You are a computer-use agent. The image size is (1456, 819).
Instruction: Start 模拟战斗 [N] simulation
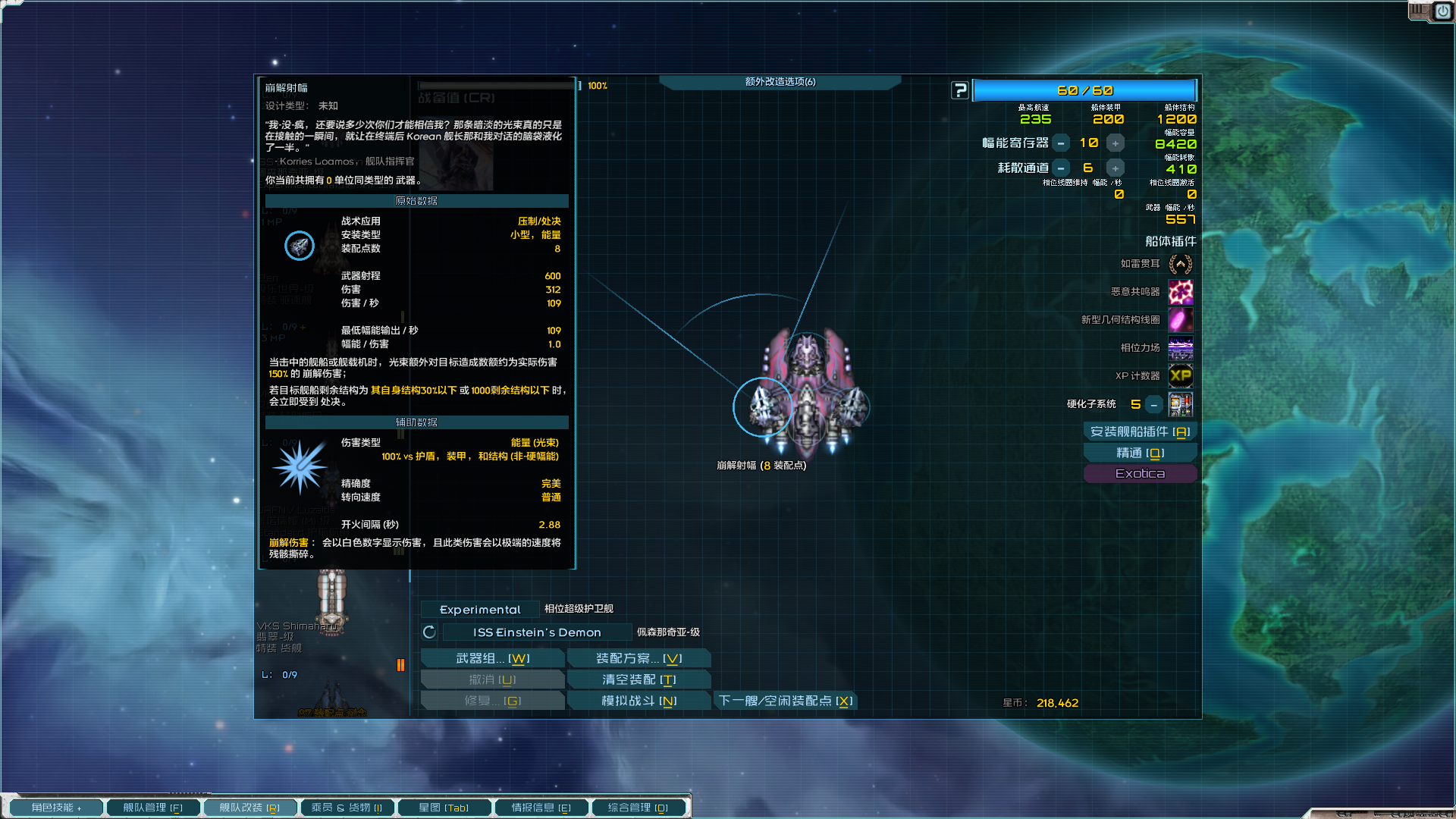pos(639,700)
